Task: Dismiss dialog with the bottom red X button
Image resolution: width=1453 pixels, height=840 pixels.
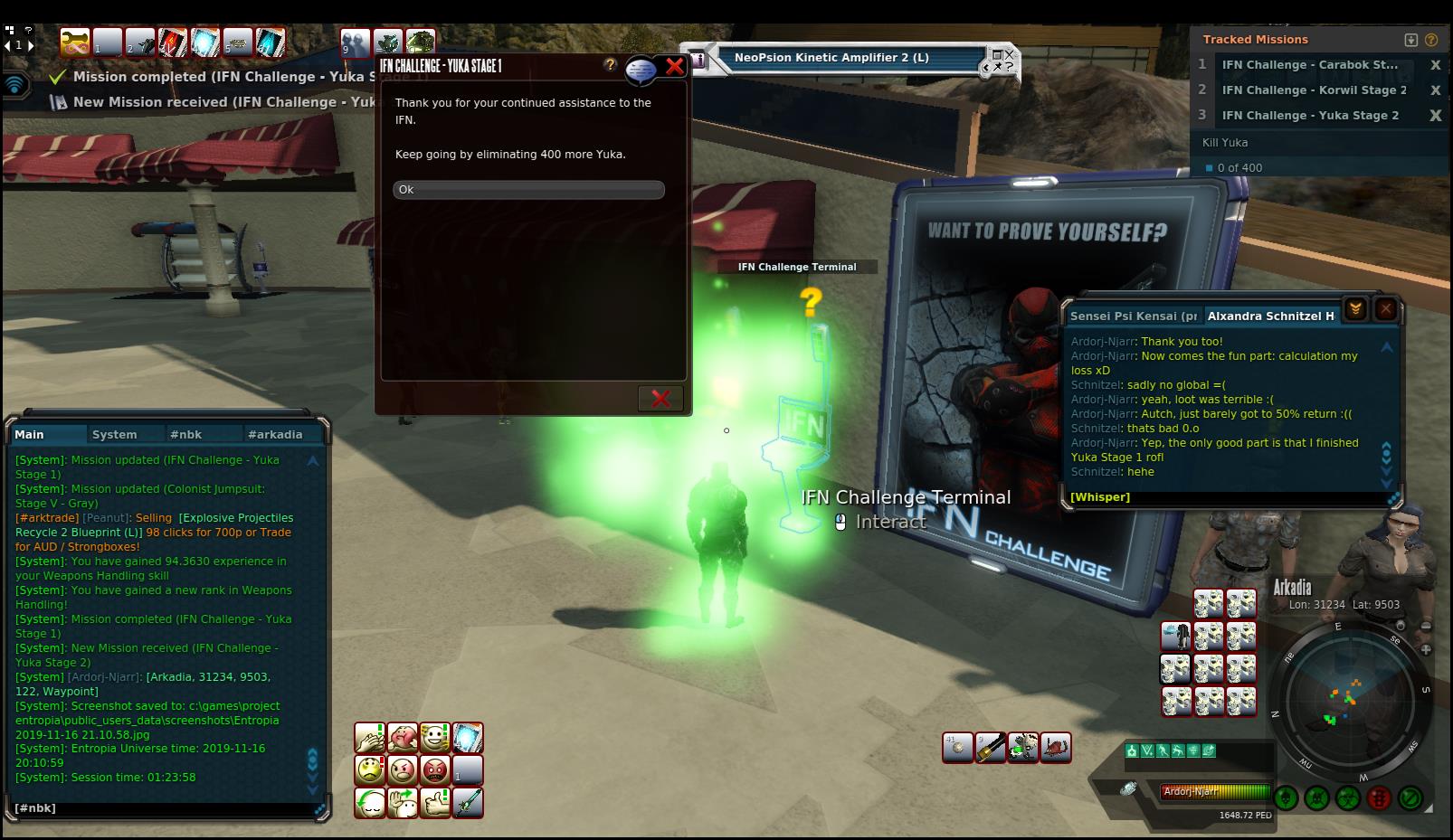Action: point(660,398)
